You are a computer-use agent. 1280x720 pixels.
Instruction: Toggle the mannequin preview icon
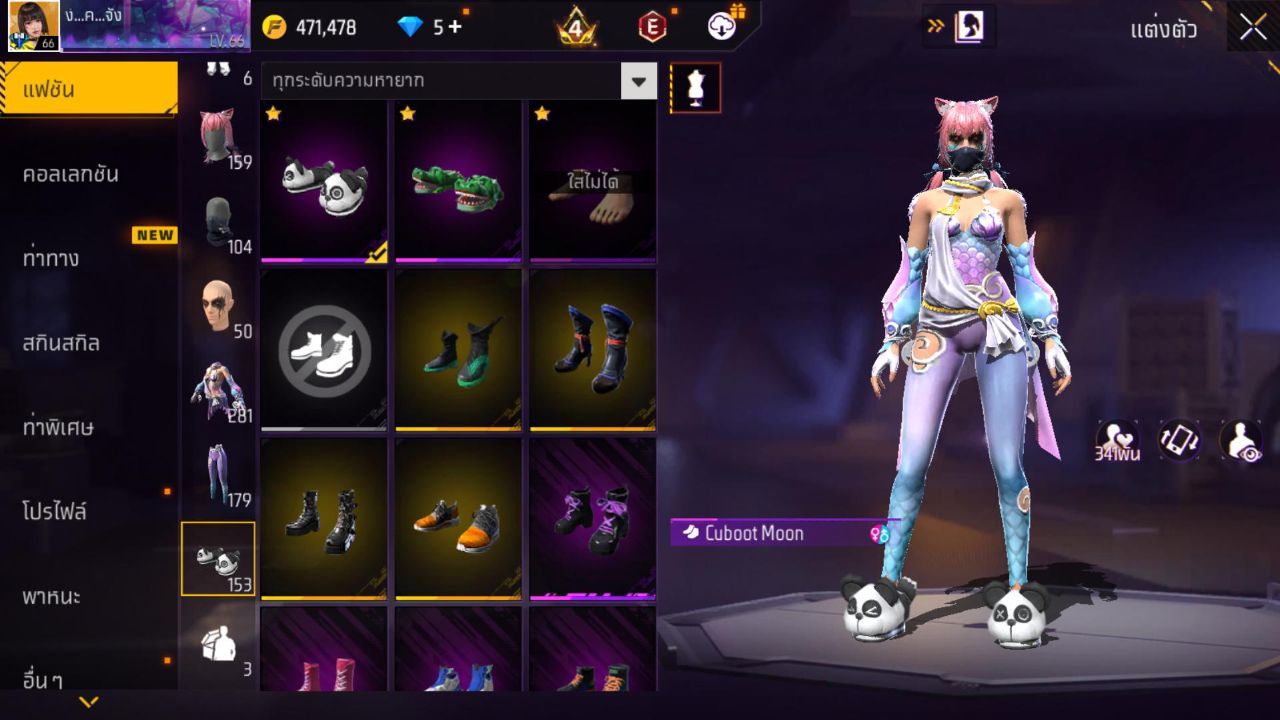click(x=695, y=88)
